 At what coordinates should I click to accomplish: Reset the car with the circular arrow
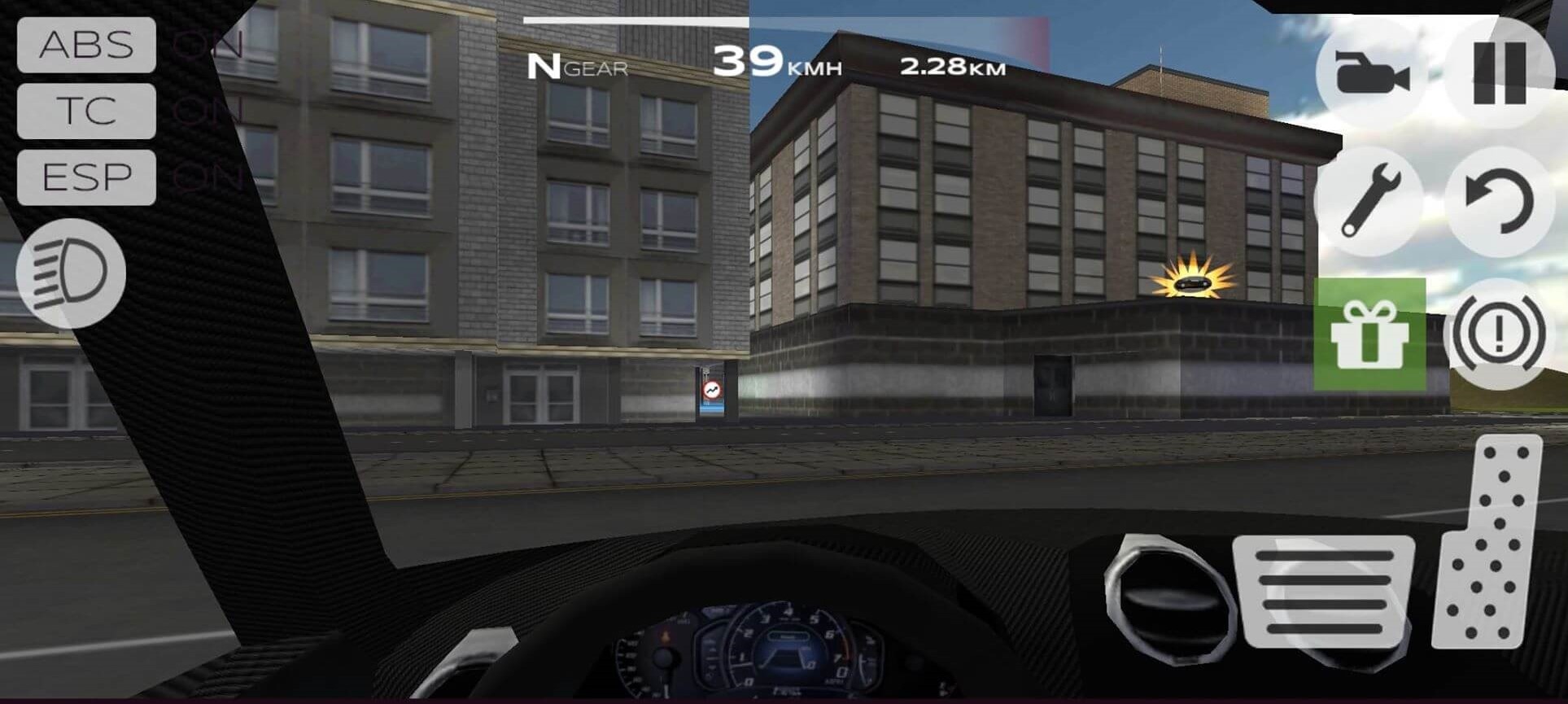(1499, 202)
